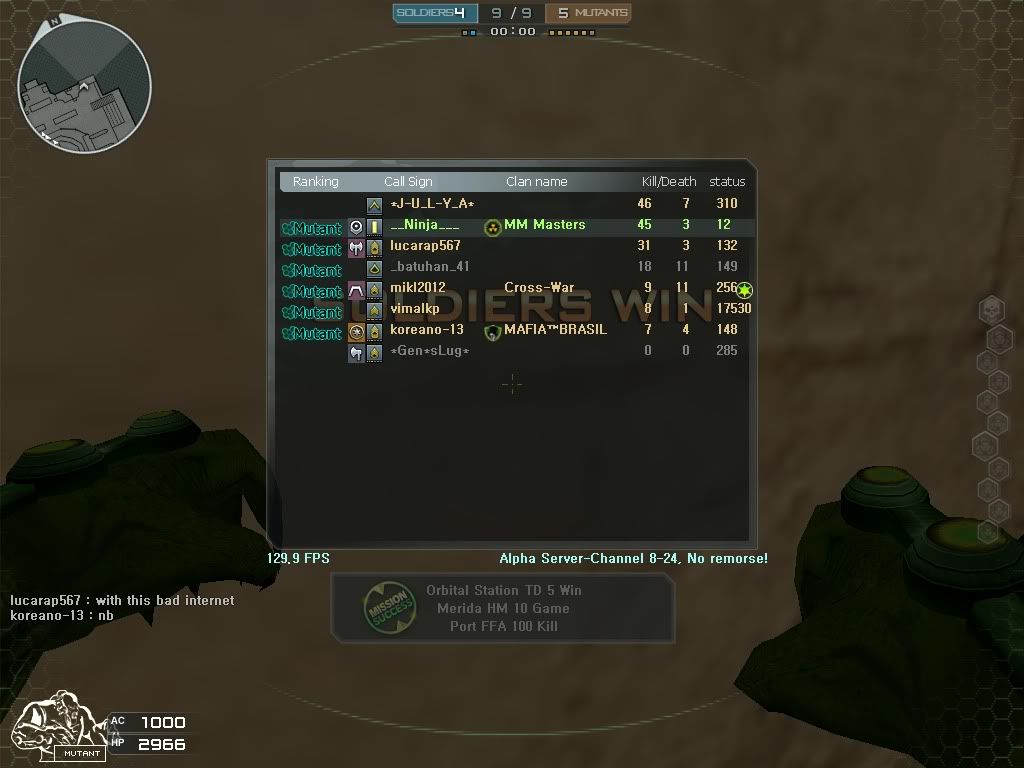1024x768 pixels.
Task: Click the MAFIA™BRASIL clan name
Action: click(x=555, y=330)
